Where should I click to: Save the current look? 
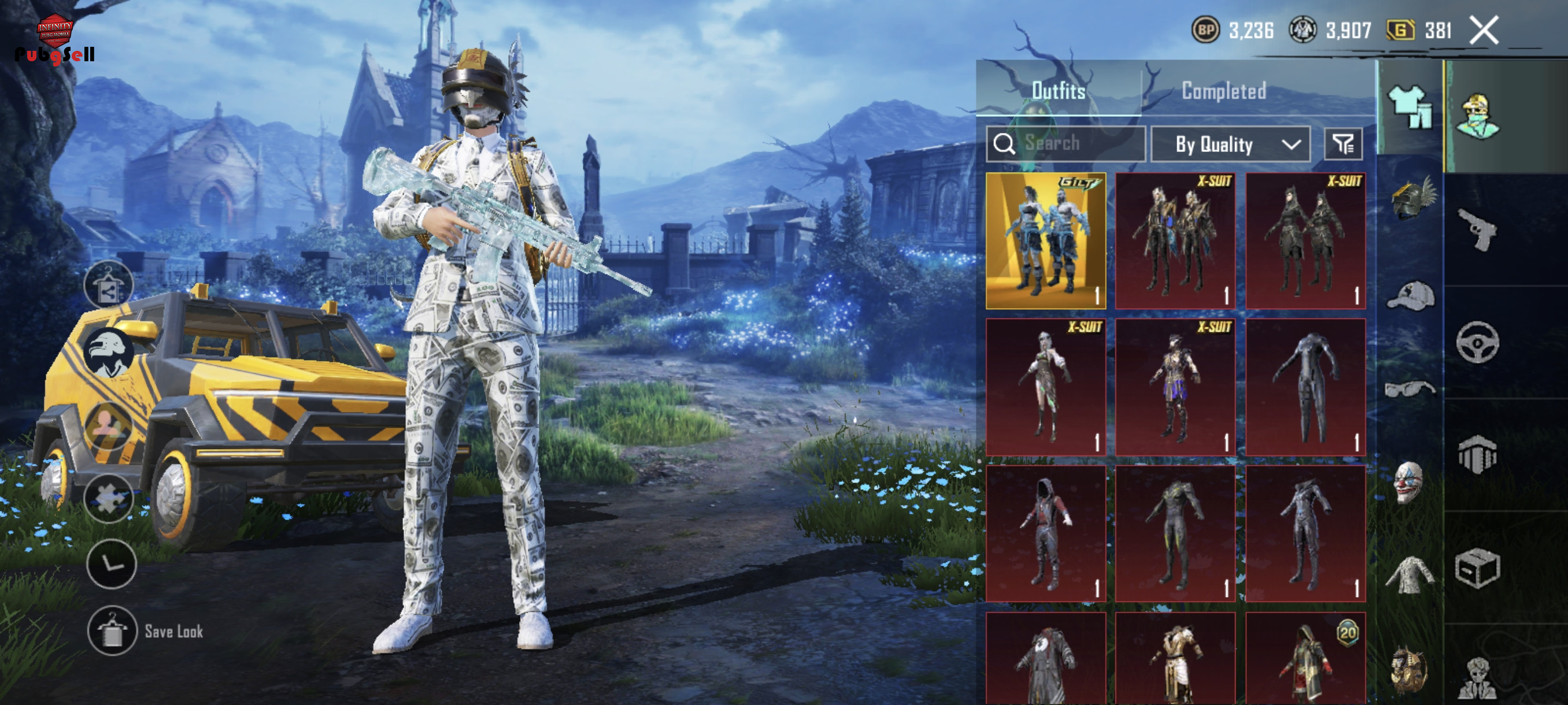point(112,632)
